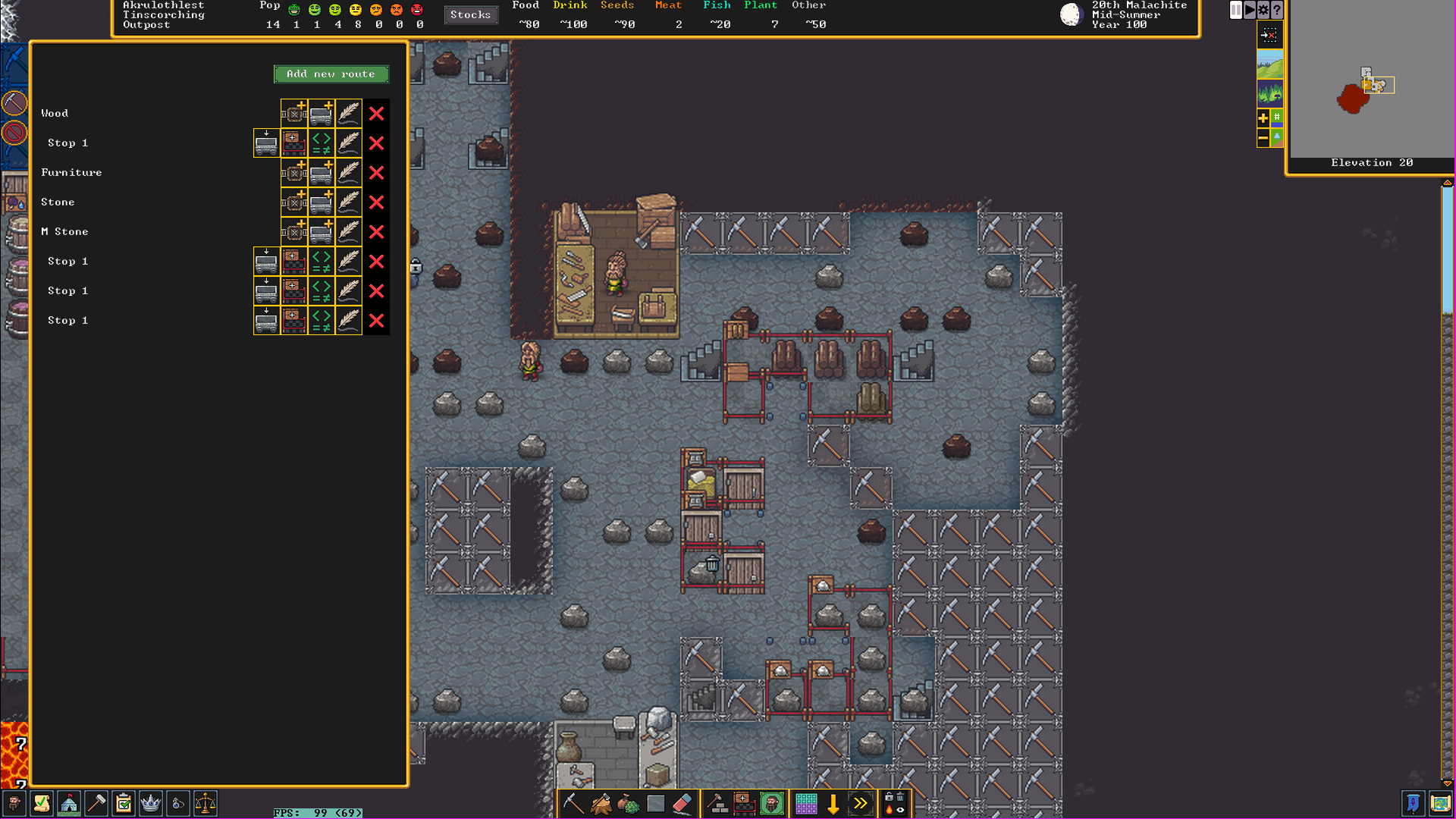
Task: Delete the Wood route with red X
Action: coord(376,114)
